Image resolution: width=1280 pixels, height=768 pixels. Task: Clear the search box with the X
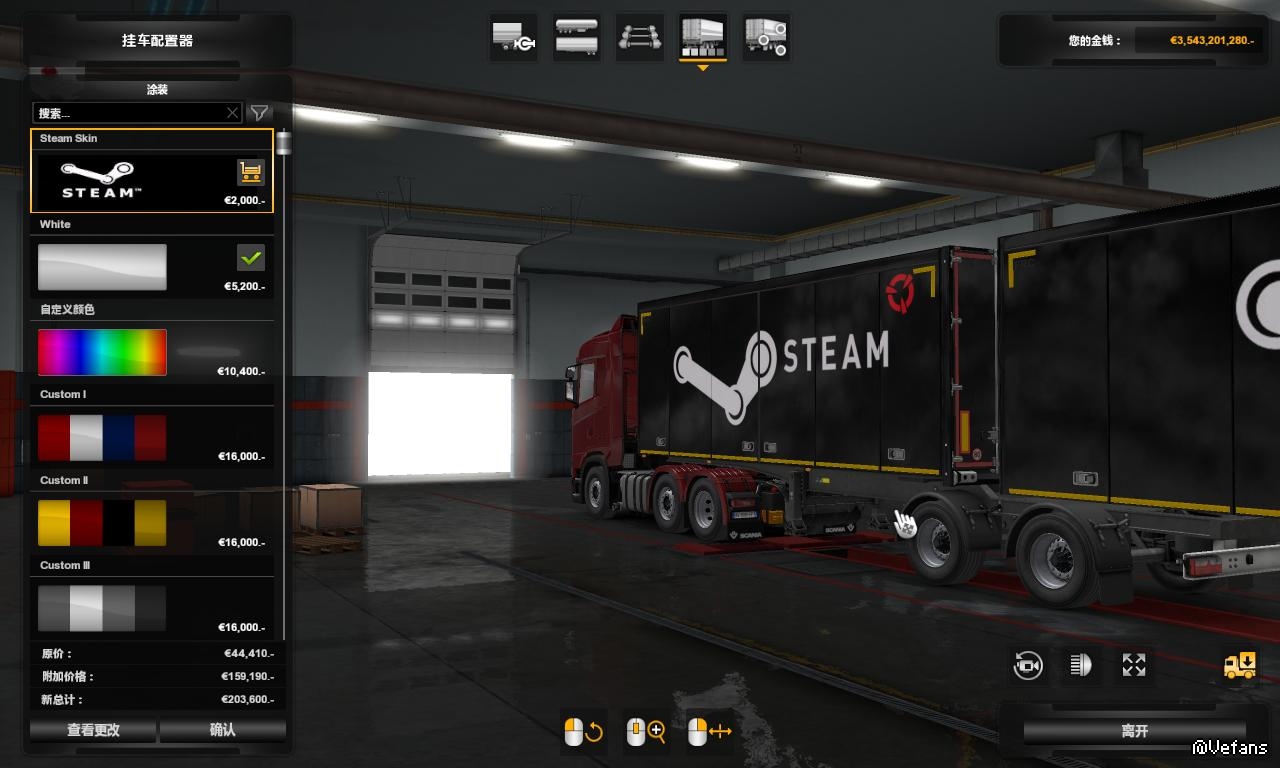click(x=233, y=113)
